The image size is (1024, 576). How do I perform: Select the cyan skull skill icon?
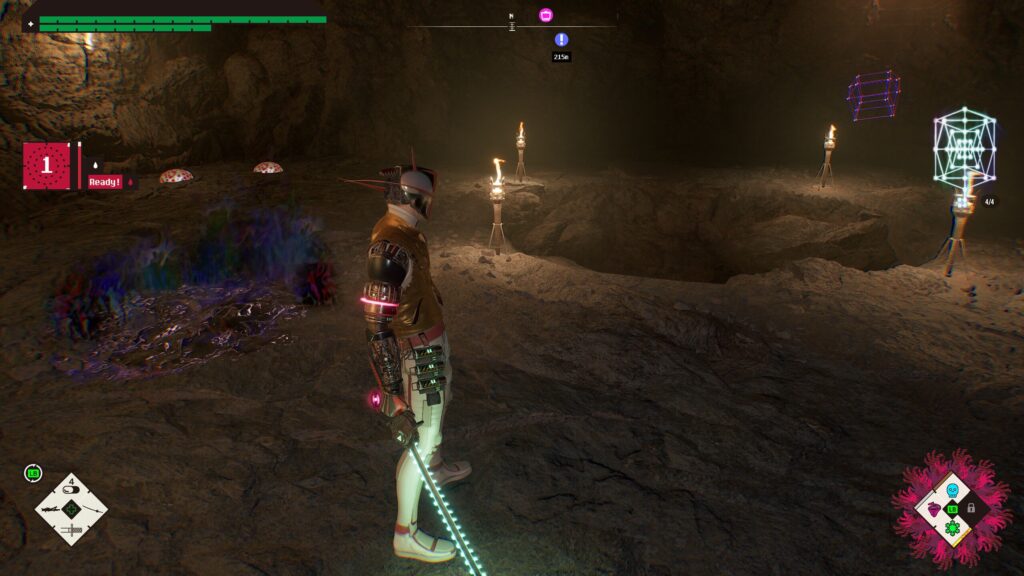point(952,490)
